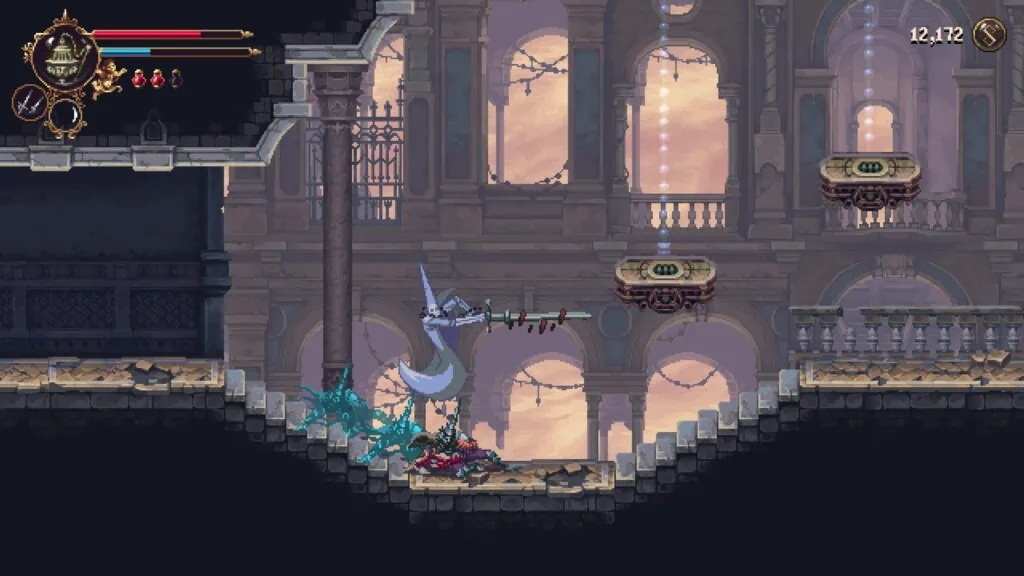Use the first red bile flask
The image size is (1024, 576).
pos(138,78)
